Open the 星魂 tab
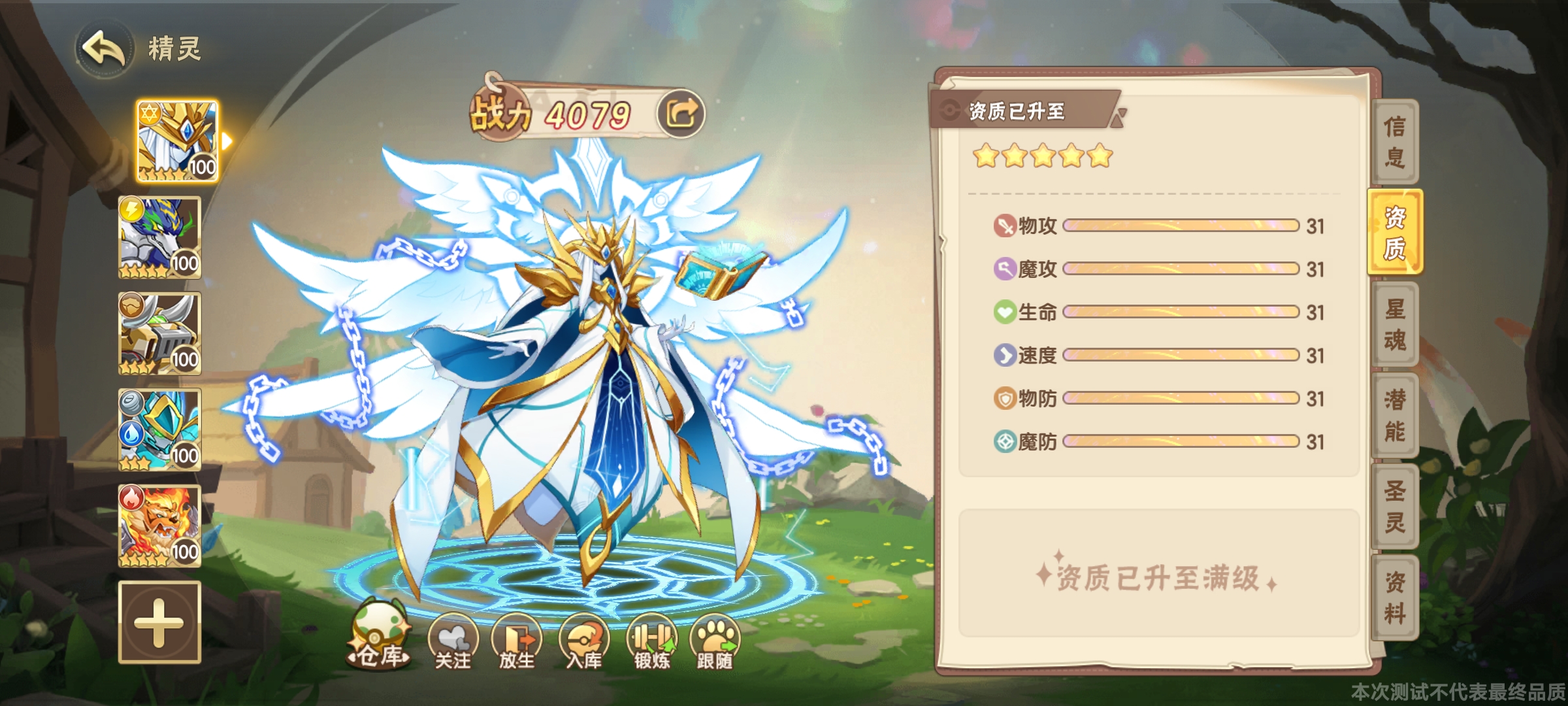Image resolution: width=1568 pixels, height=706 pixels. tap(1394, 324)
